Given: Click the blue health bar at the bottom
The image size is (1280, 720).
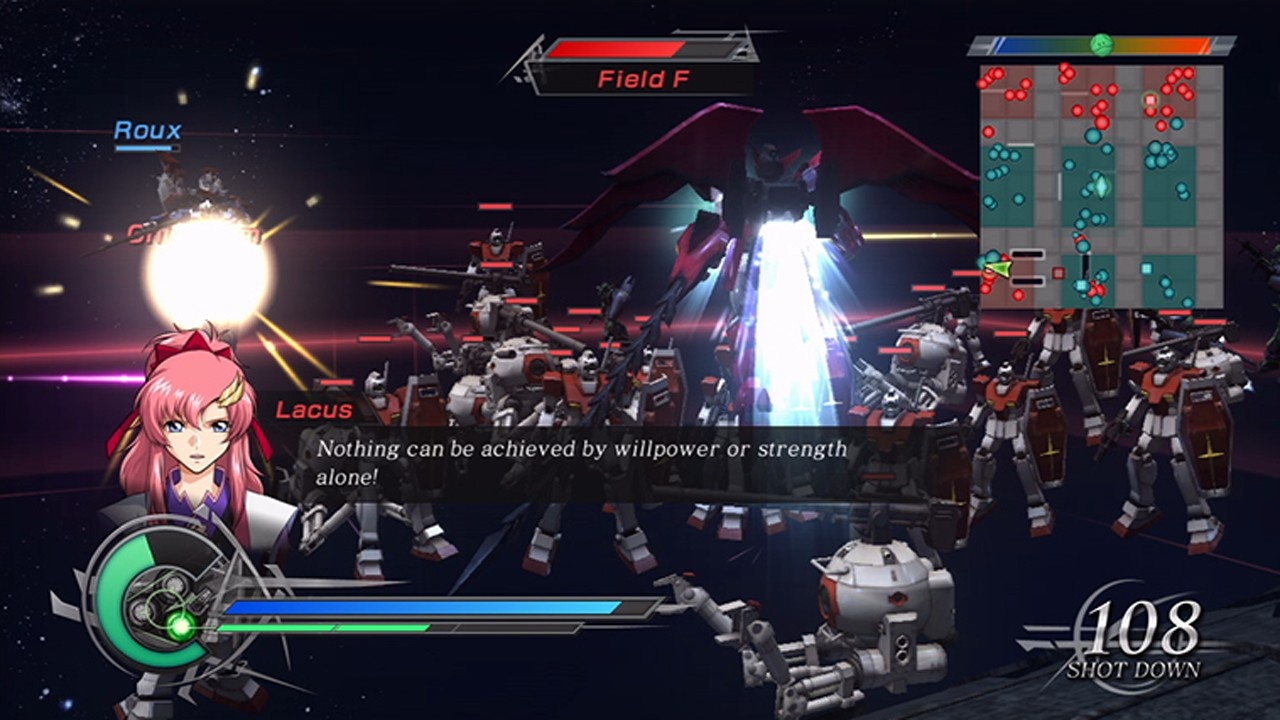Looking at the screenshot, I should (x=420, y=608).
